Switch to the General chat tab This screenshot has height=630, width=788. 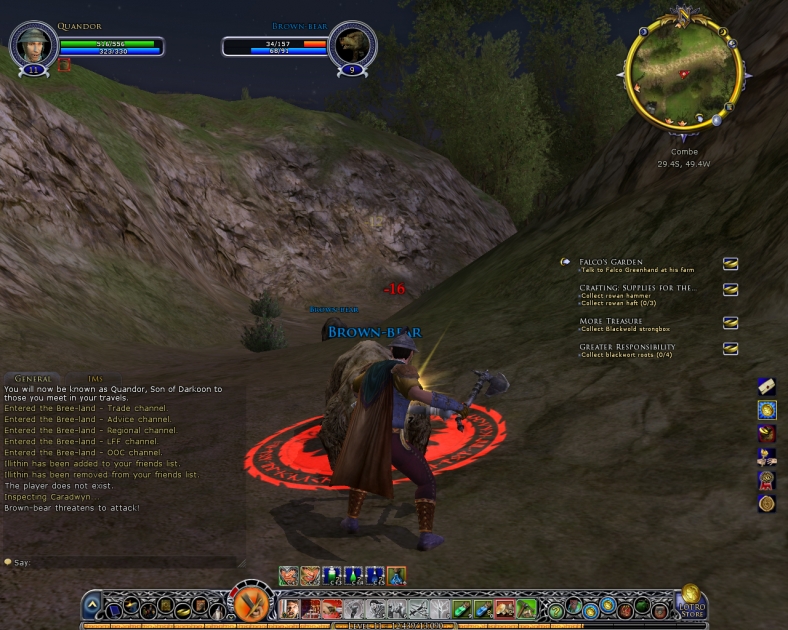coord(33,379)
